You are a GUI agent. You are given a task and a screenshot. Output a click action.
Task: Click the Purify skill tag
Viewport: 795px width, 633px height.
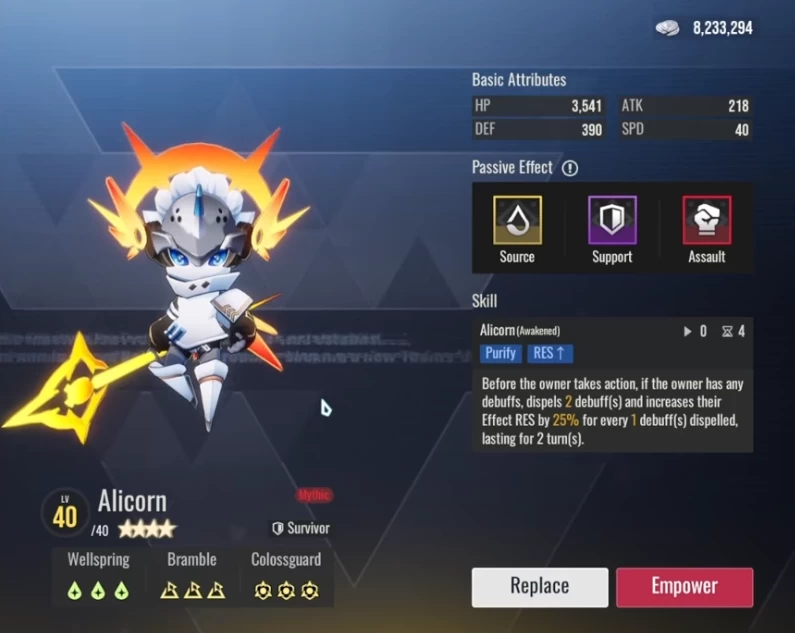click(x=501, y=352)
